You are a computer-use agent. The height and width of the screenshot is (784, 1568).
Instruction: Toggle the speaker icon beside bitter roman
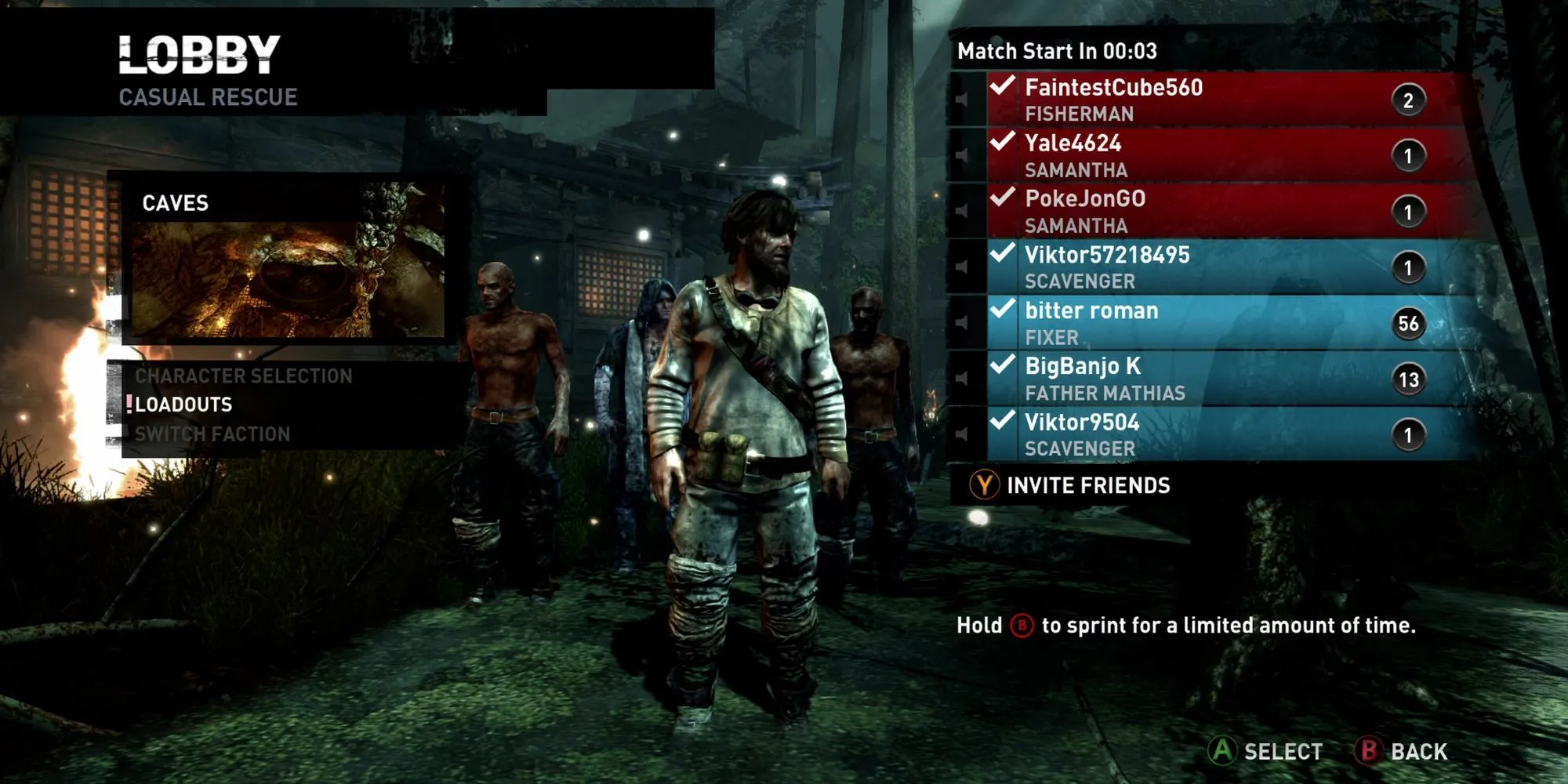[x=961, y=322]
